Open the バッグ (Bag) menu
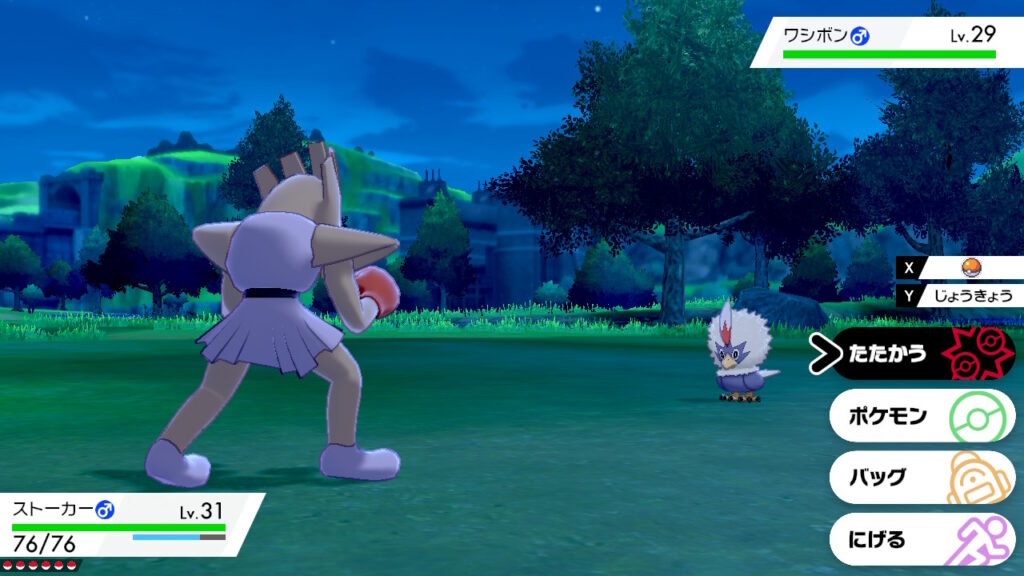The image size is (1024, 576). tap(920, 477)
